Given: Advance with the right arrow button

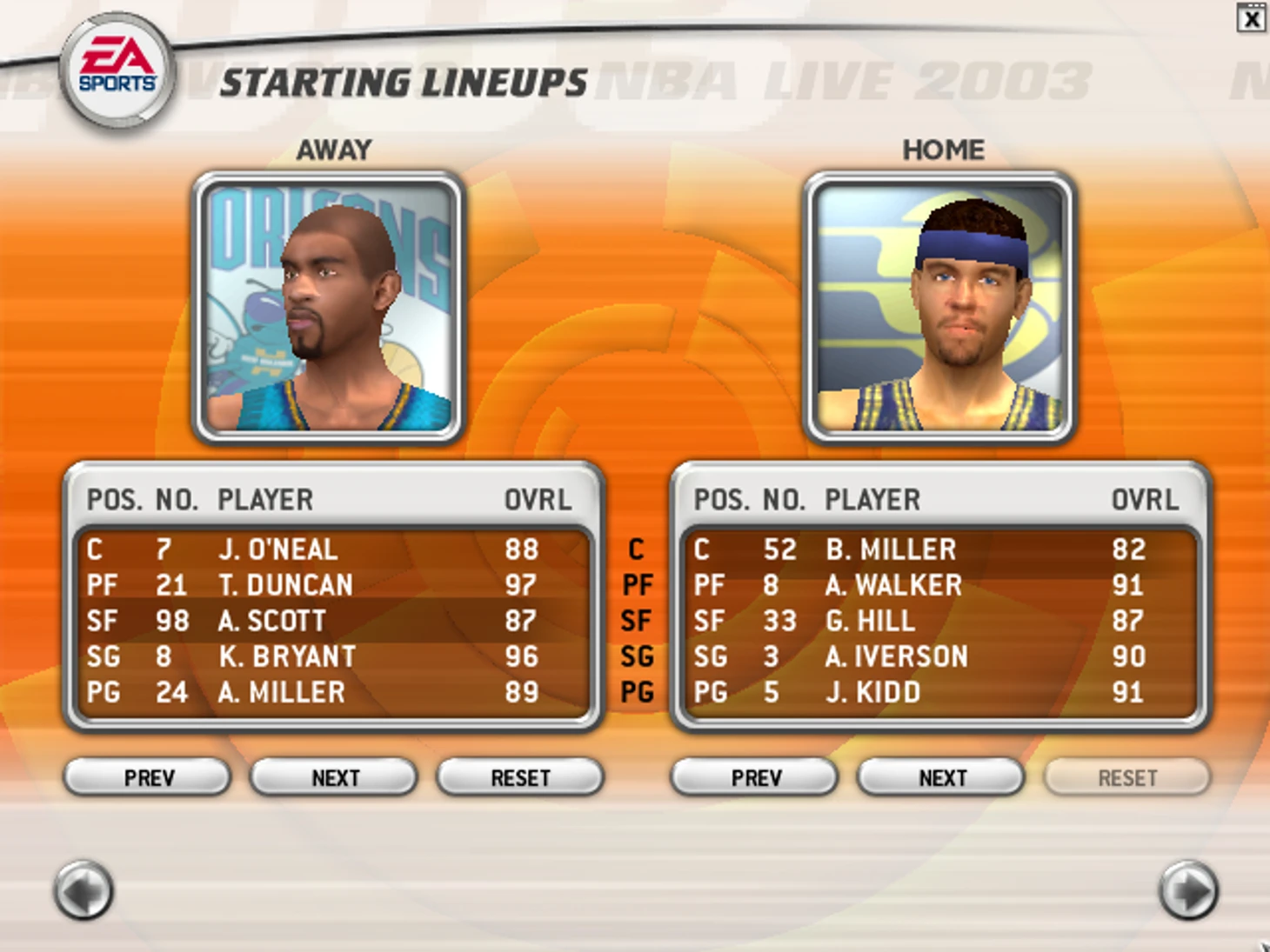Looking at the screenshot, I should [x=1188, y=889].
